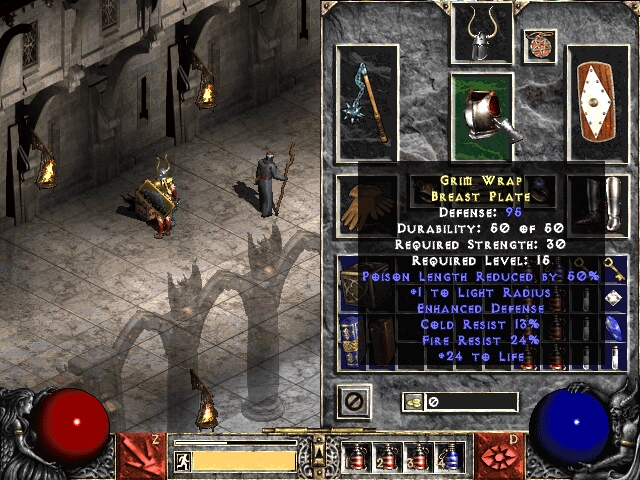Image resolution: width=640 pixels, height=480 pixels.
Task: Select the equipped metal greaves boots
Action: tap(597, 205)
